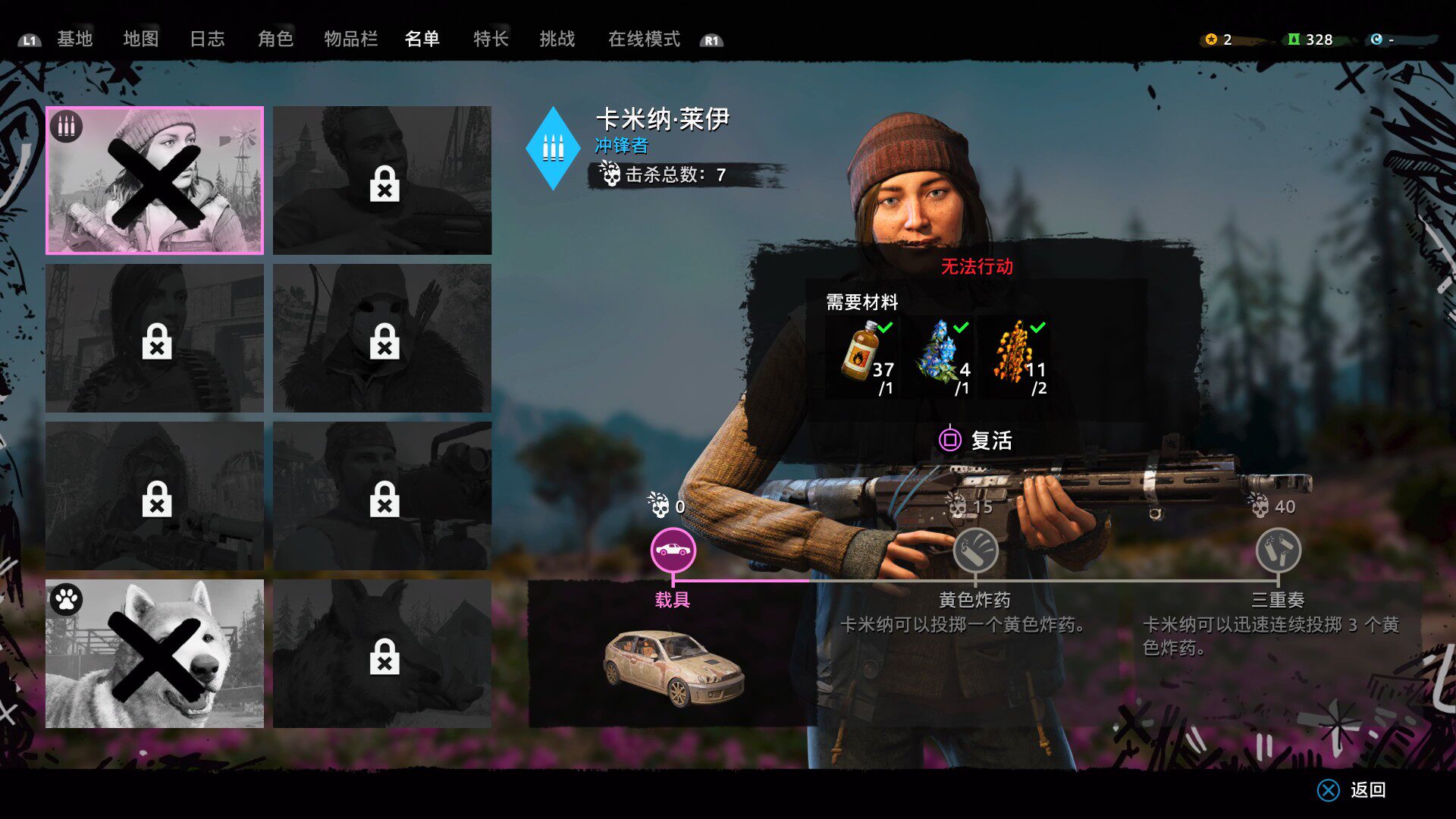This screenshot has height=819, width=1456.
Task: Select the 物品栏 tab
Action: click(x=350, y=39)
